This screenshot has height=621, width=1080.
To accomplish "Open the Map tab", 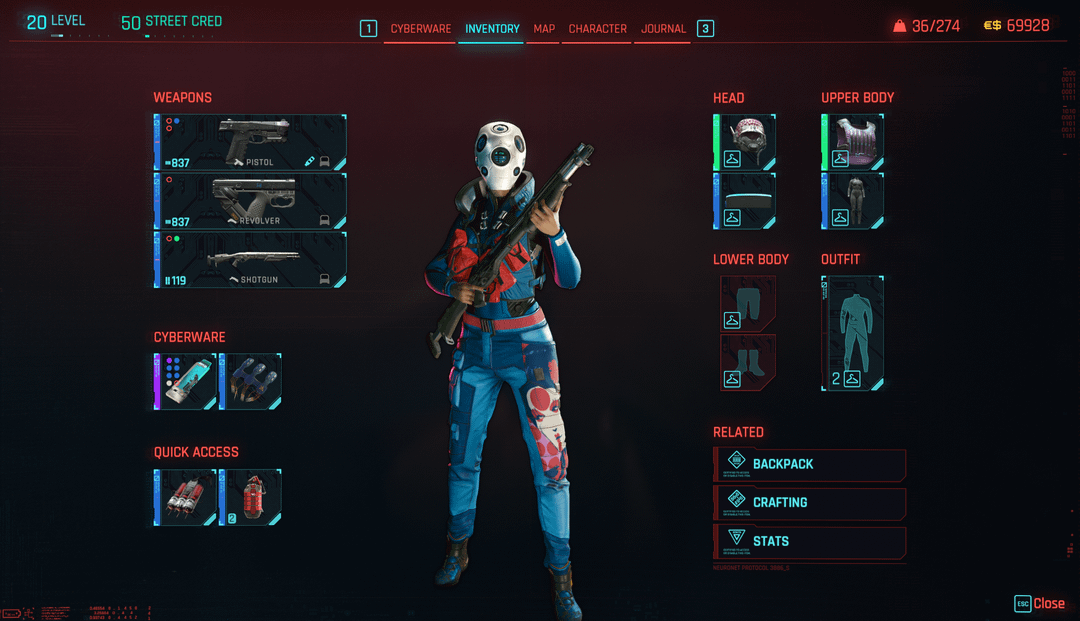I will point(544,29).
